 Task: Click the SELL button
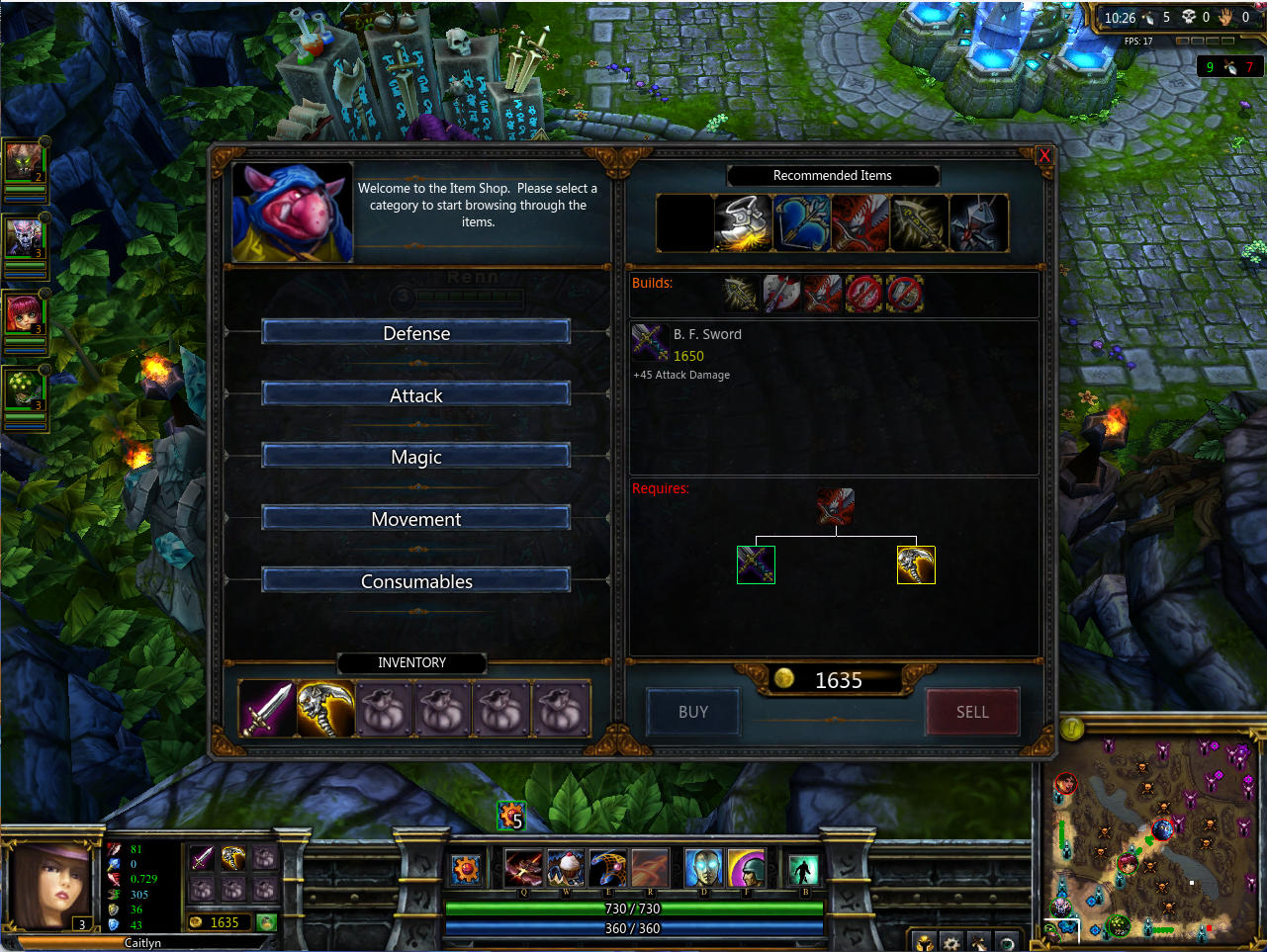pyautogui.click(x=972, y=712)
